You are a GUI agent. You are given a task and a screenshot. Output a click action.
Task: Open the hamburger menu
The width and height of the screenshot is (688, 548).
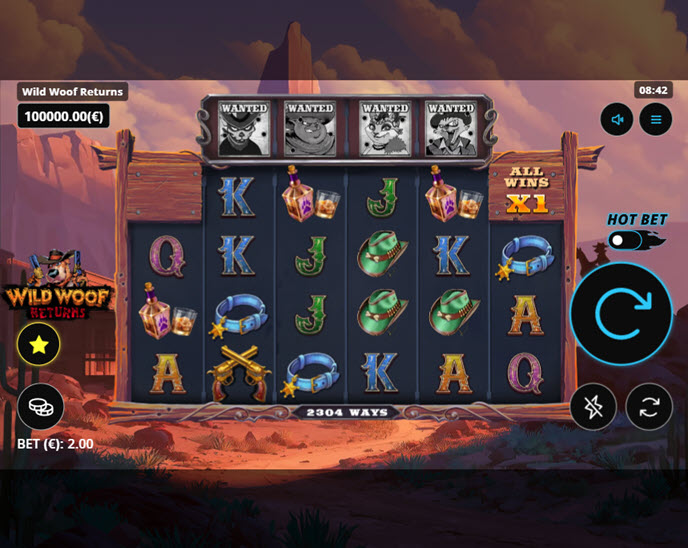coord(656,120)
